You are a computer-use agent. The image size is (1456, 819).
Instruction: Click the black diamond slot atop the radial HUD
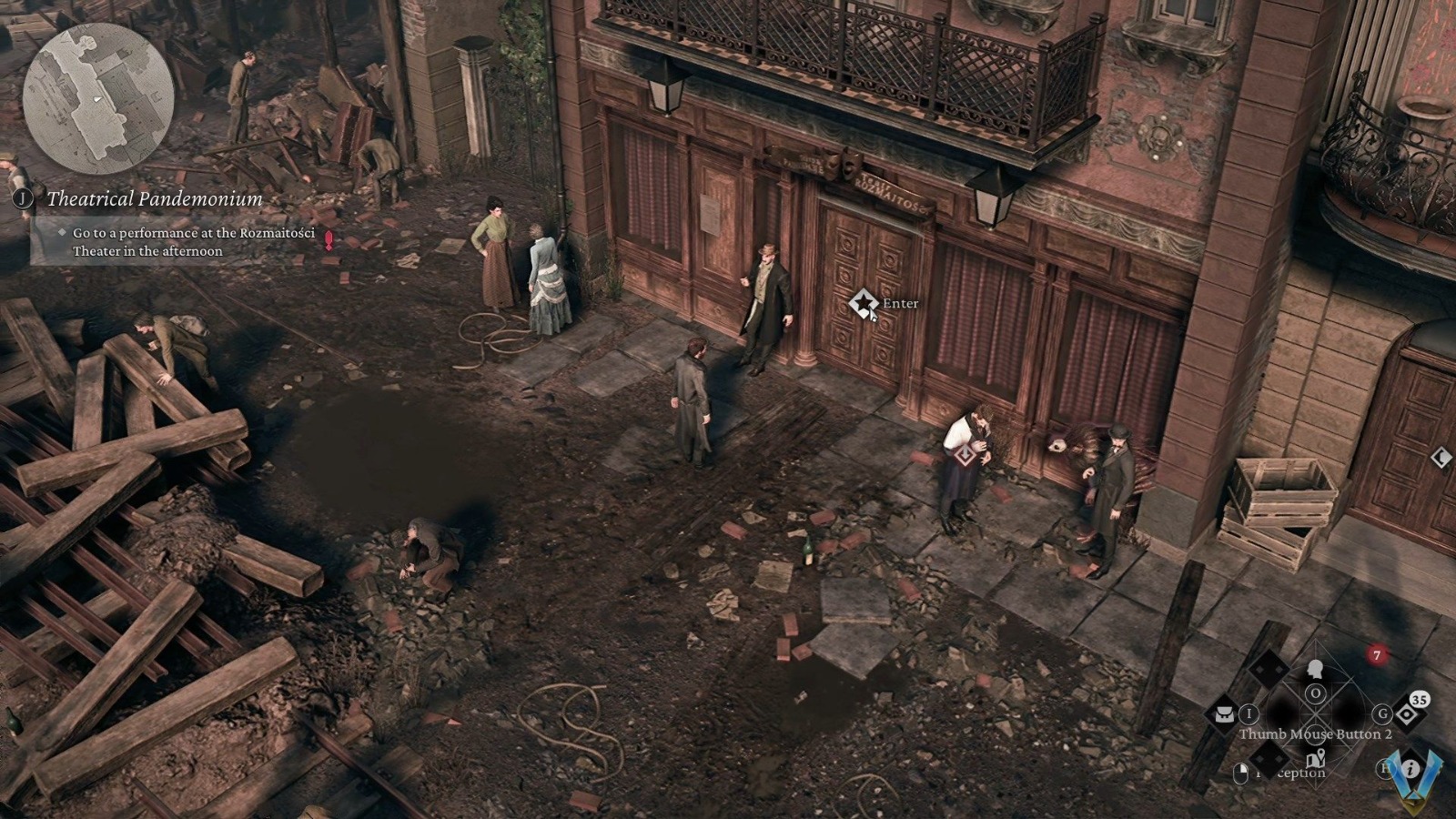[x=1267, y=668]
